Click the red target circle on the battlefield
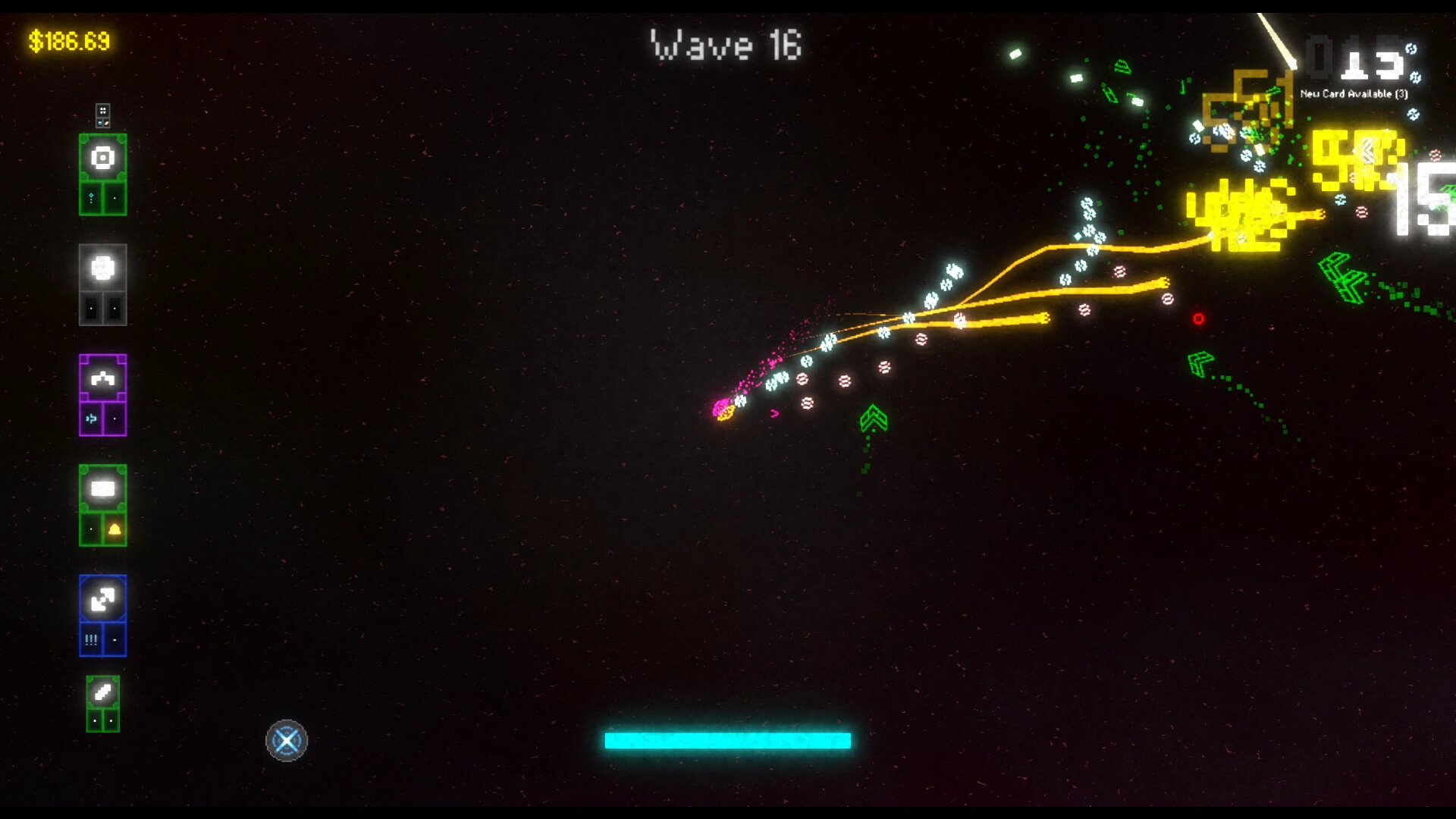 1200,318
